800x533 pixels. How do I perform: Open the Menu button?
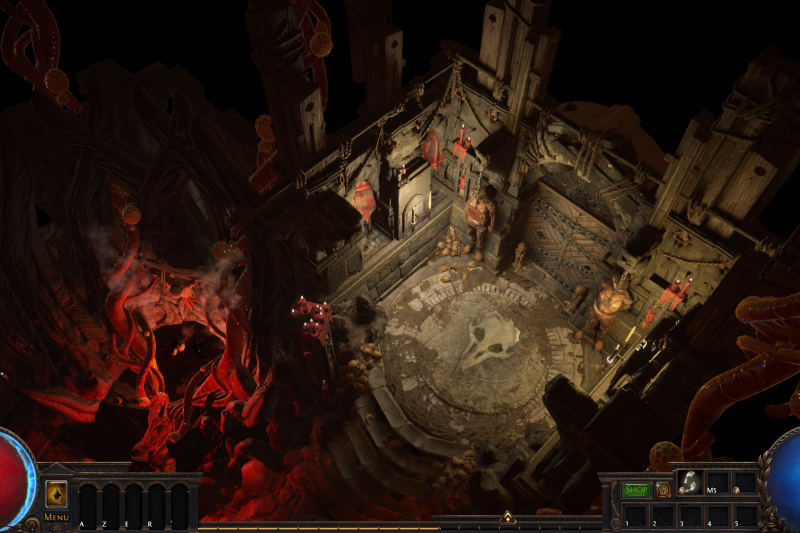[x=56, y=517]
